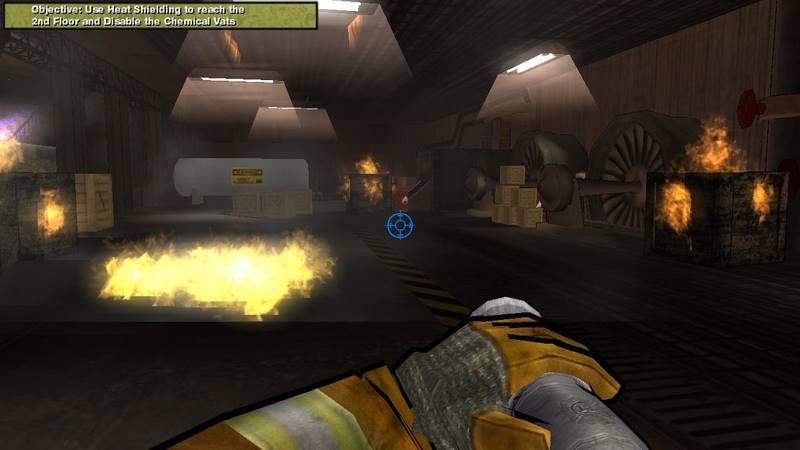
Task: Click the Heat Shielding objective panel
Action: coord(159,15)
